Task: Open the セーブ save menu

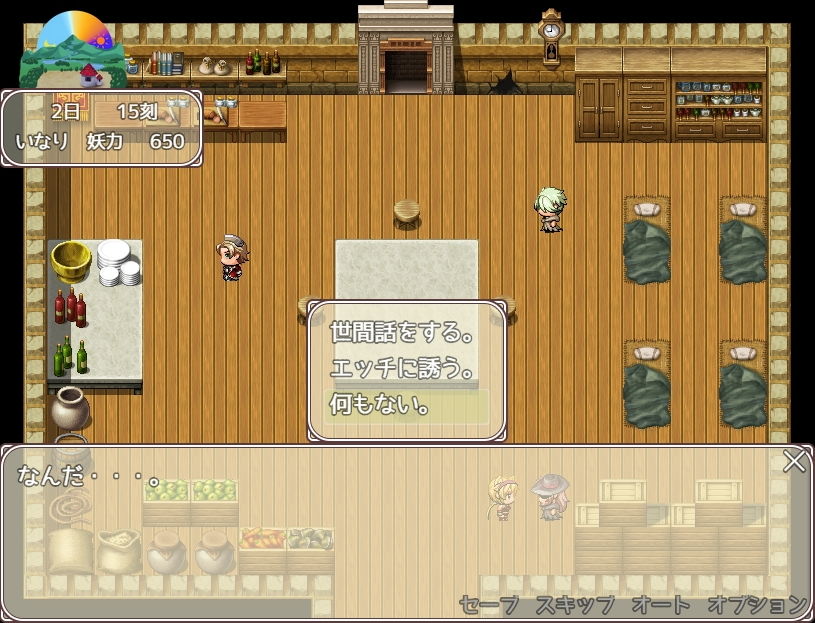Action: click(489, 604)
